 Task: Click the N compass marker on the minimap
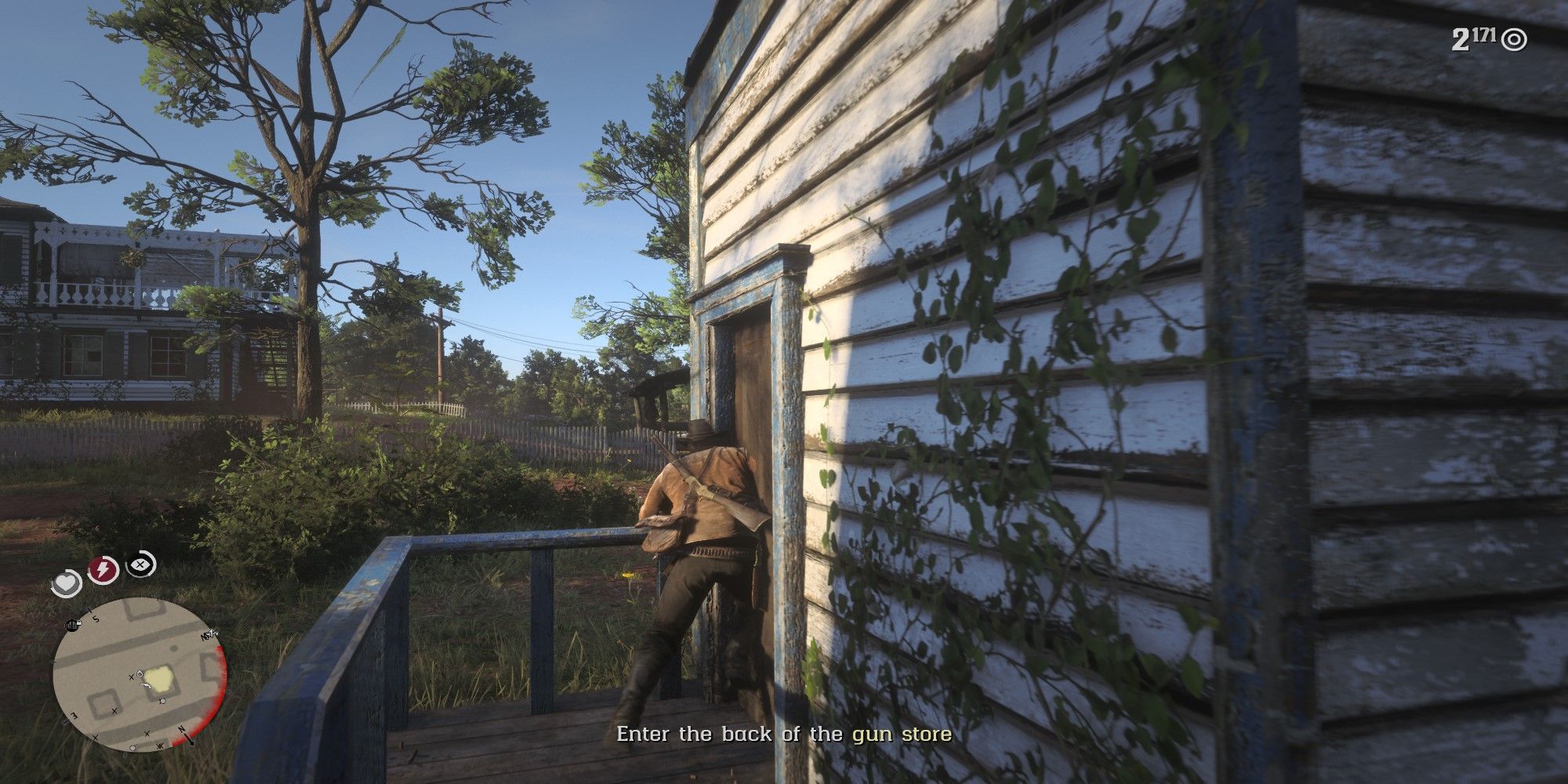[x=182, y=730]
